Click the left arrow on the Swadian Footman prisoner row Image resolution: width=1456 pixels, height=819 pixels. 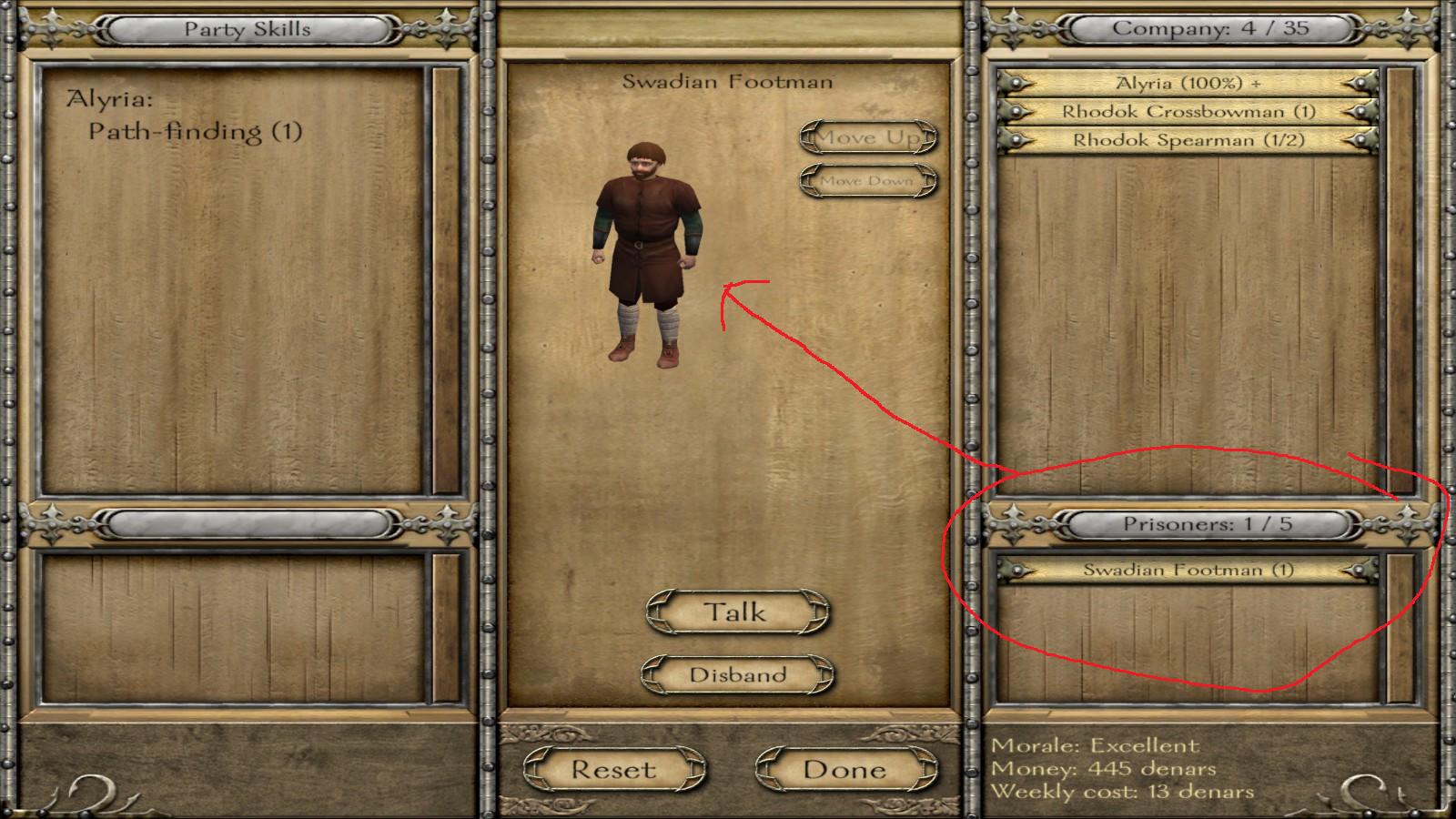point(1016,571)
